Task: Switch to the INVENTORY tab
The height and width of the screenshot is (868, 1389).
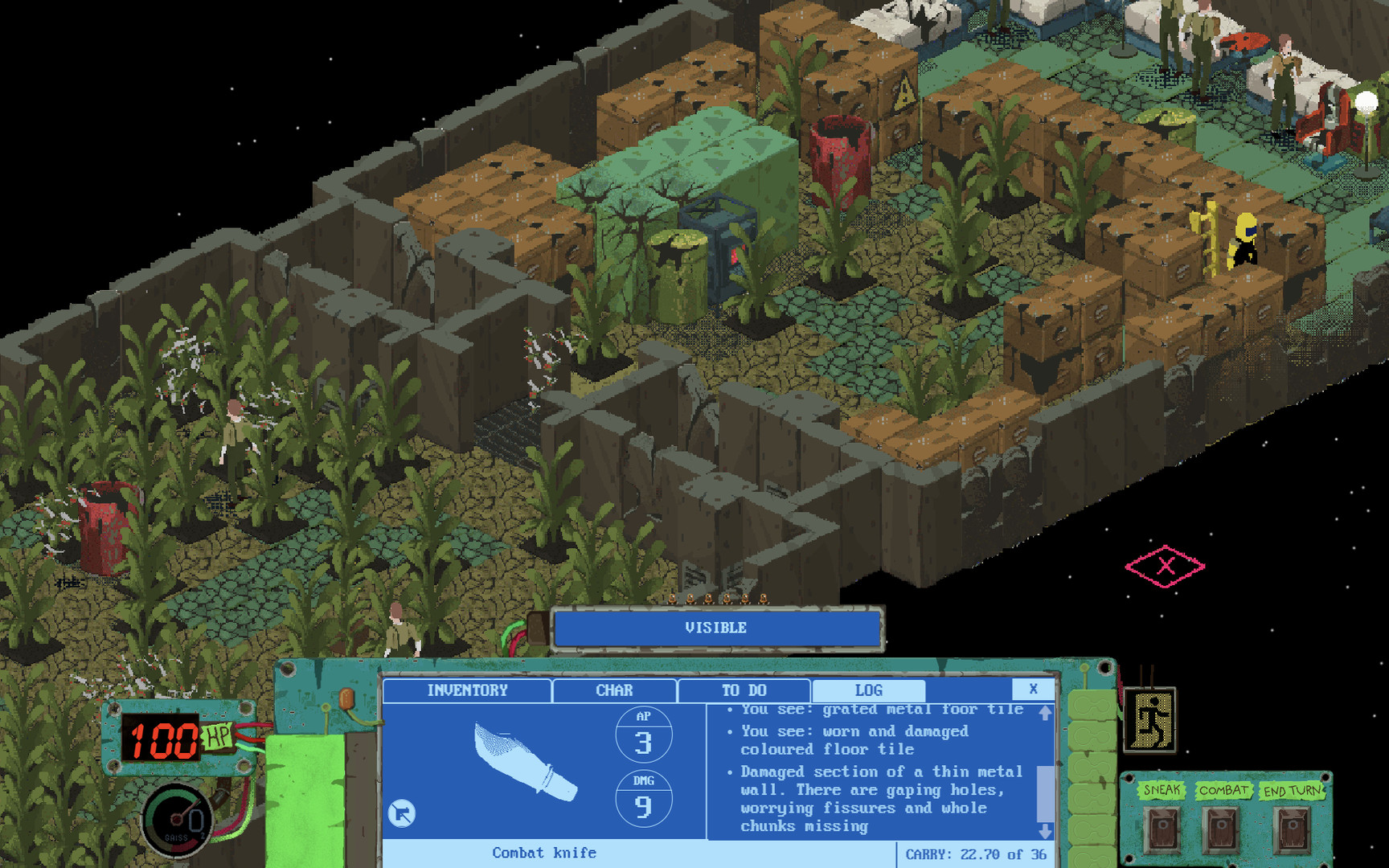Action: click(468, 690)
